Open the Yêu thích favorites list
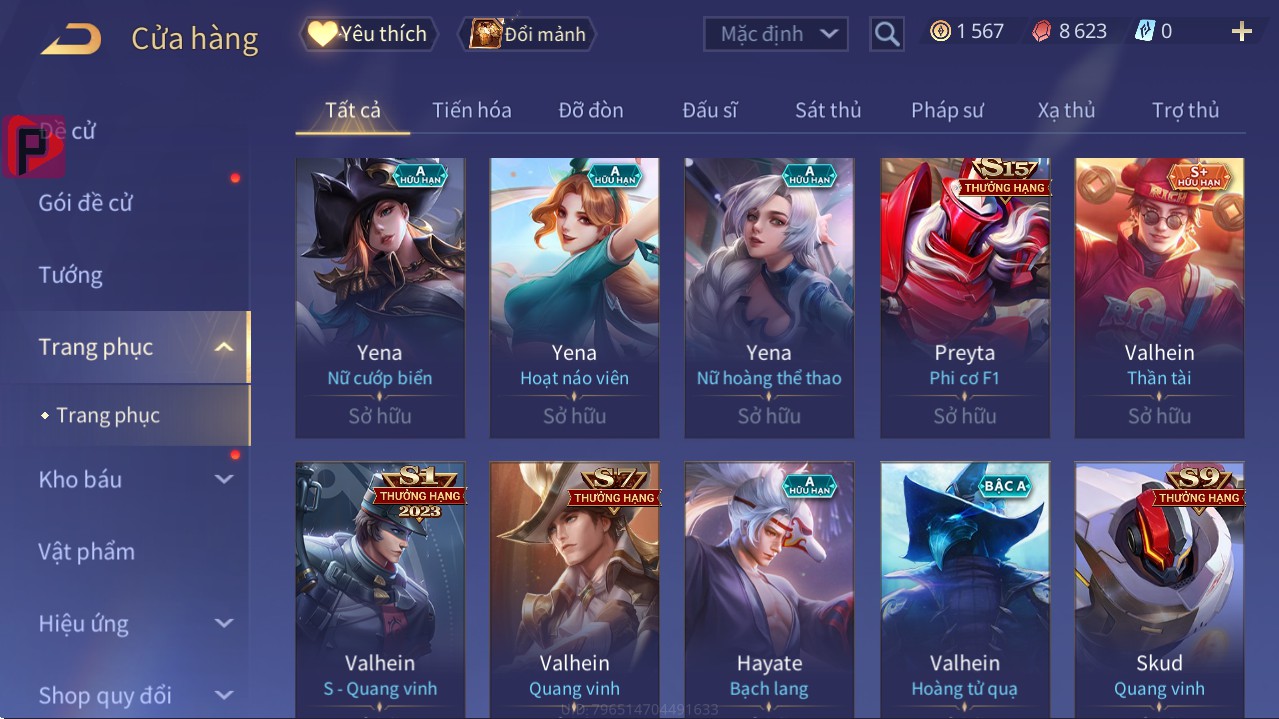The image size is (1279, 719). coord(368,34)
